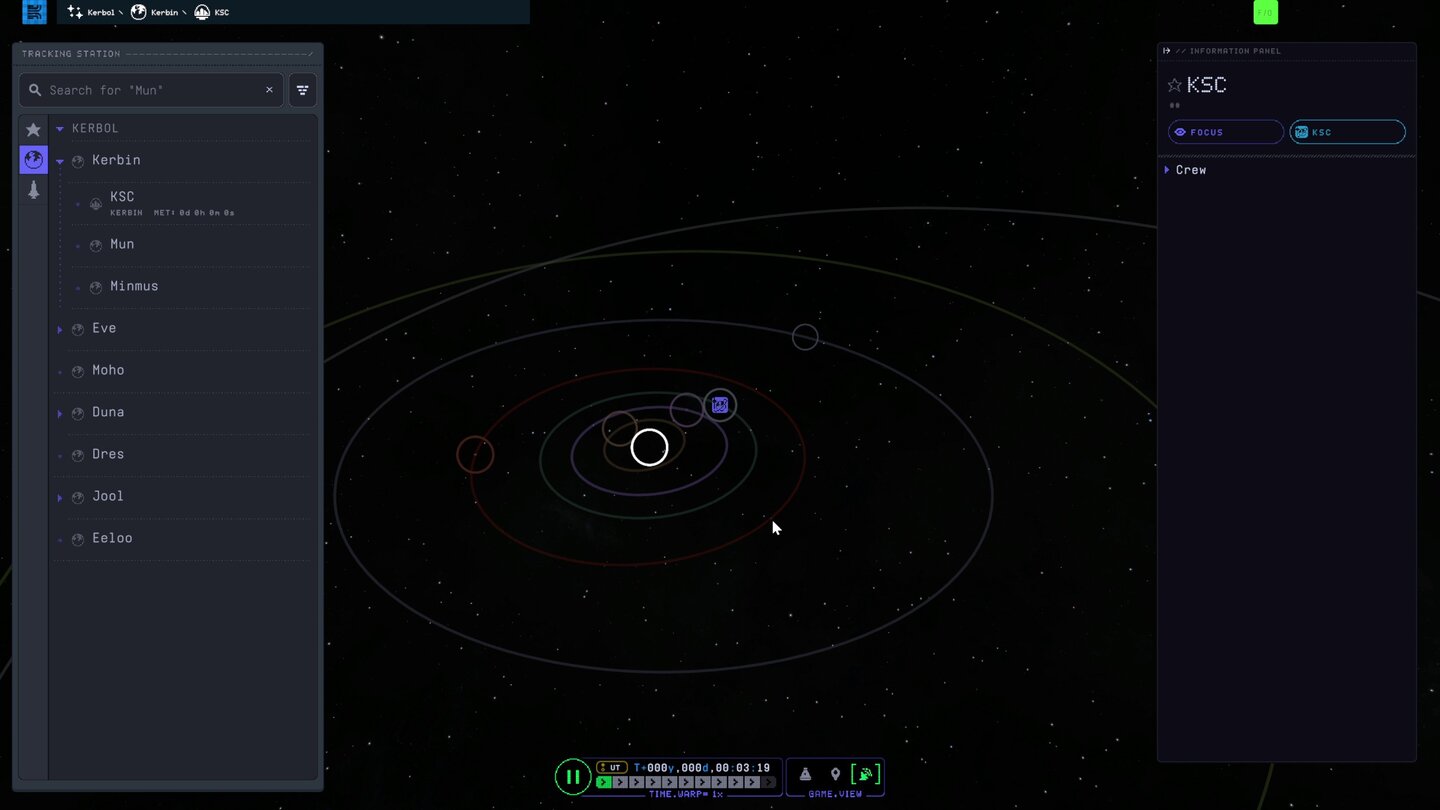Pause the game with the pause button
Image resolution: width=1440 pixels, height=810 pixels.
[x=572, y=776]
